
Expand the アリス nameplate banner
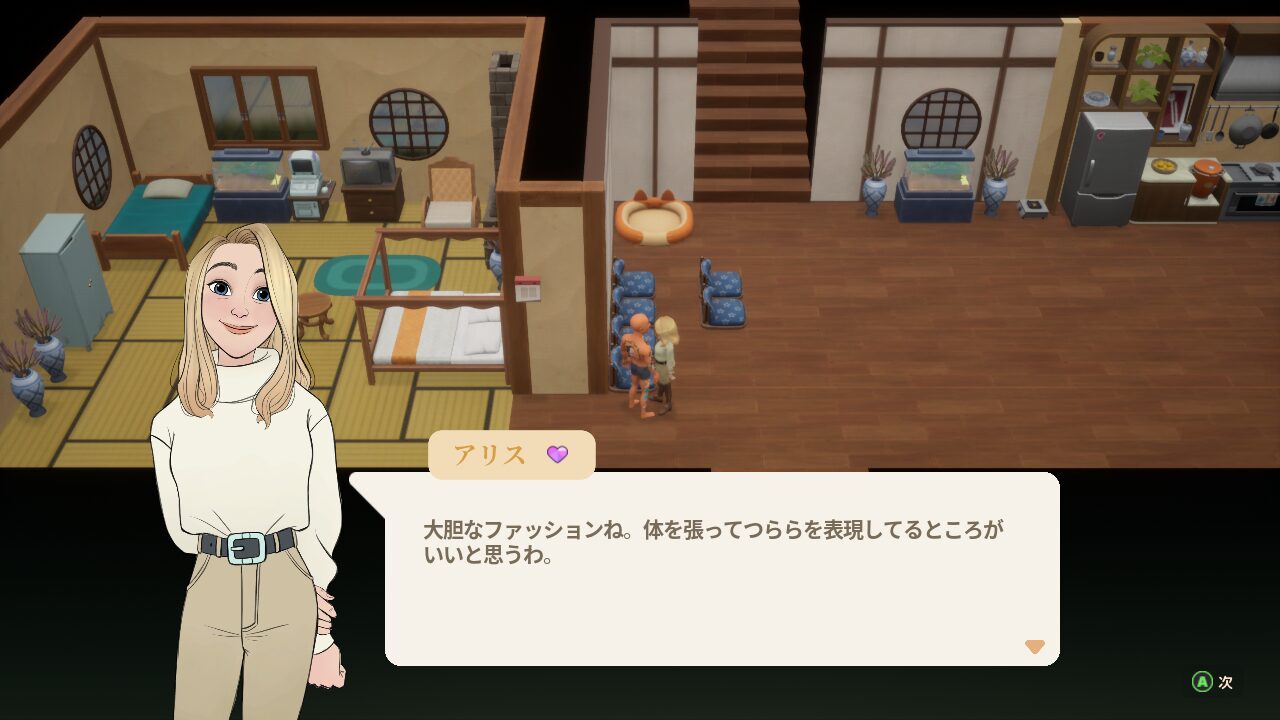pos(512,454)
